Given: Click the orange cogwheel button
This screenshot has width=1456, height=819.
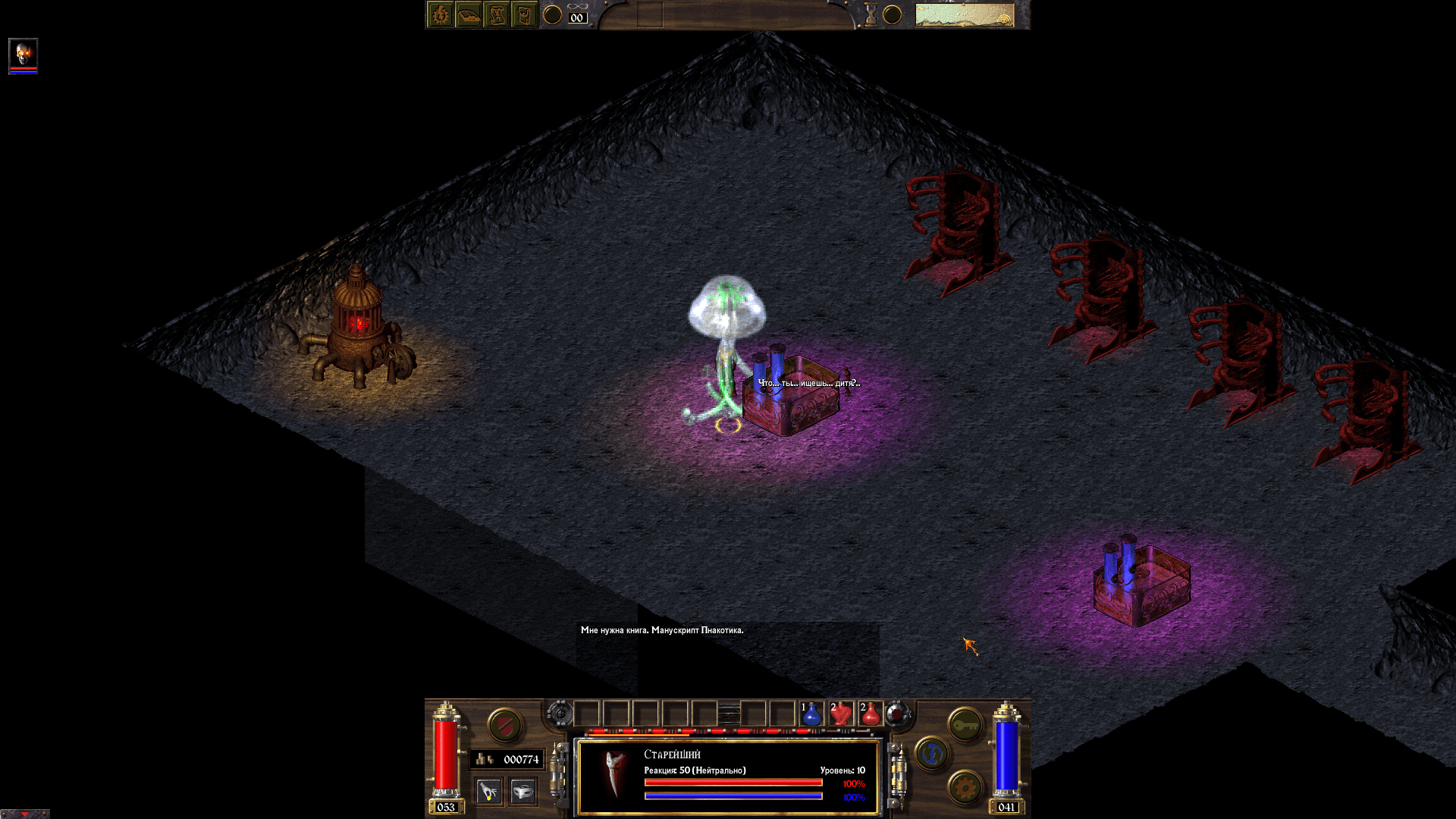Looking at the screenshot, I should click(965, 788).
